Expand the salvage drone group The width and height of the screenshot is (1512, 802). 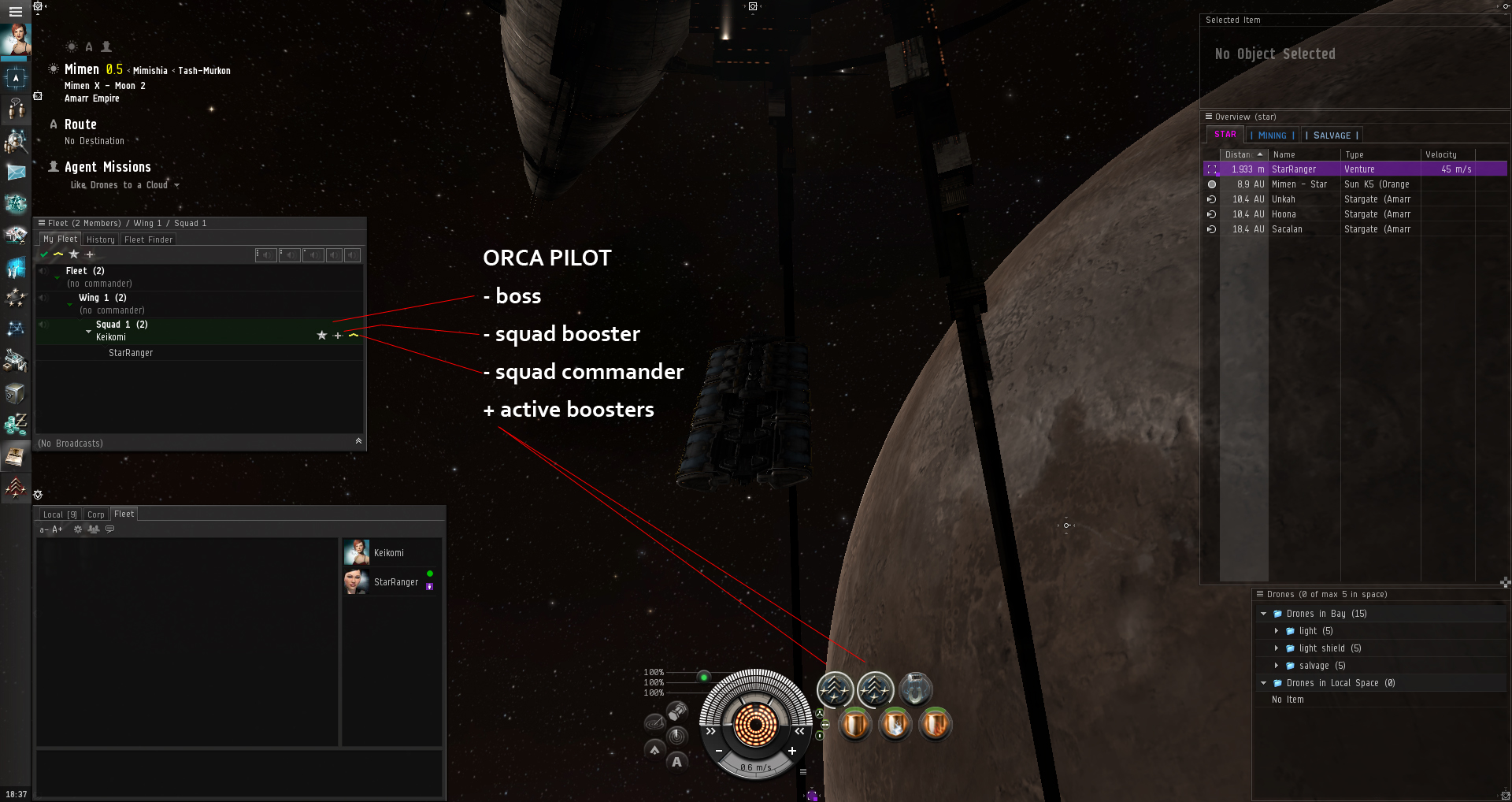coord(1277,666)
